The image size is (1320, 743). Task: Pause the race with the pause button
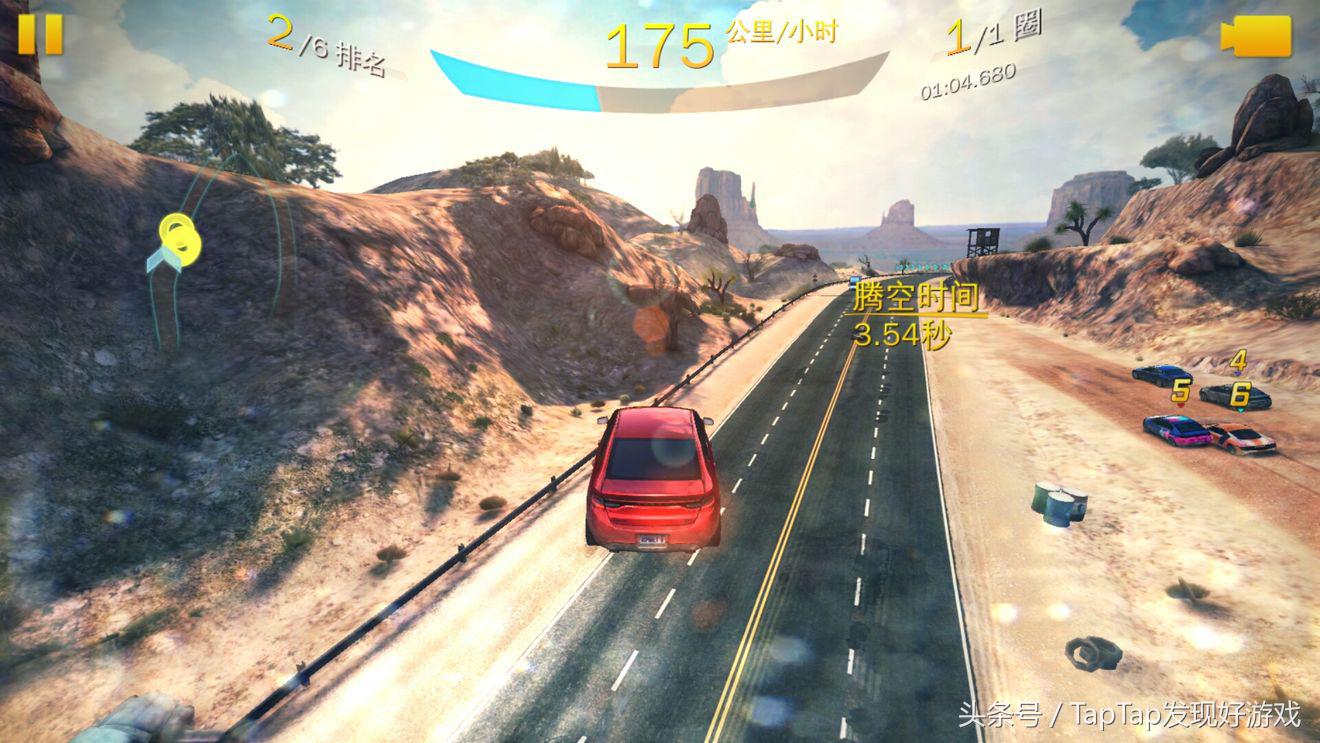pyautogui.click(x=40, y=34)
